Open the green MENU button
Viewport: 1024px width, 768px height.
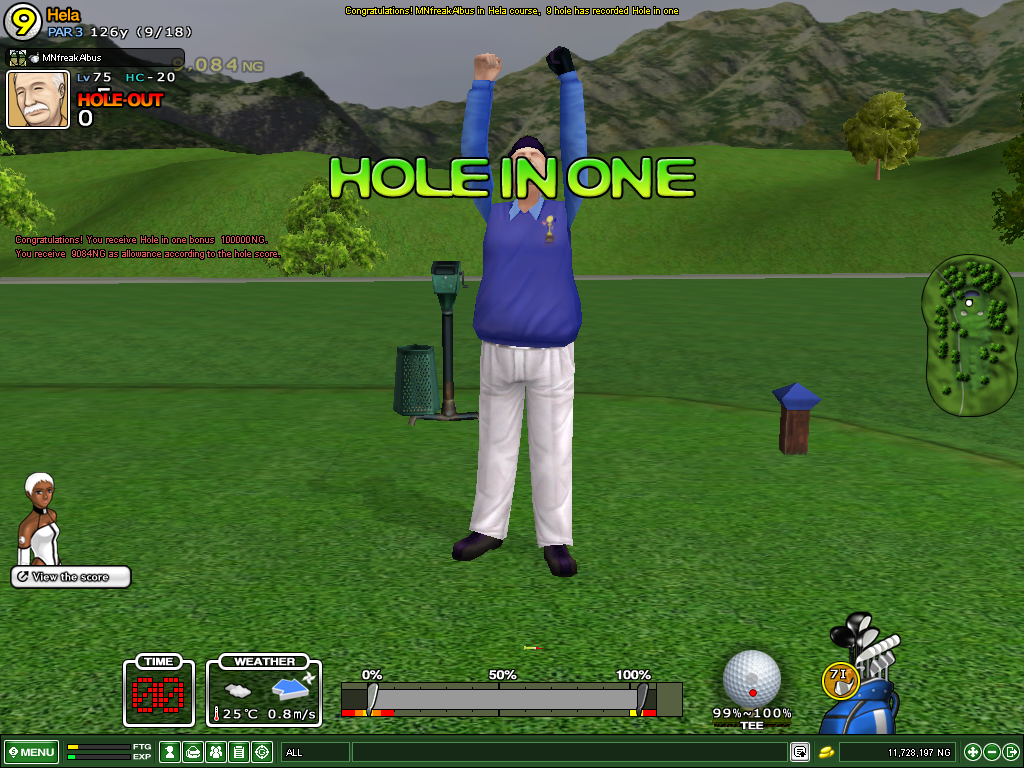click(x=32, y=752)
